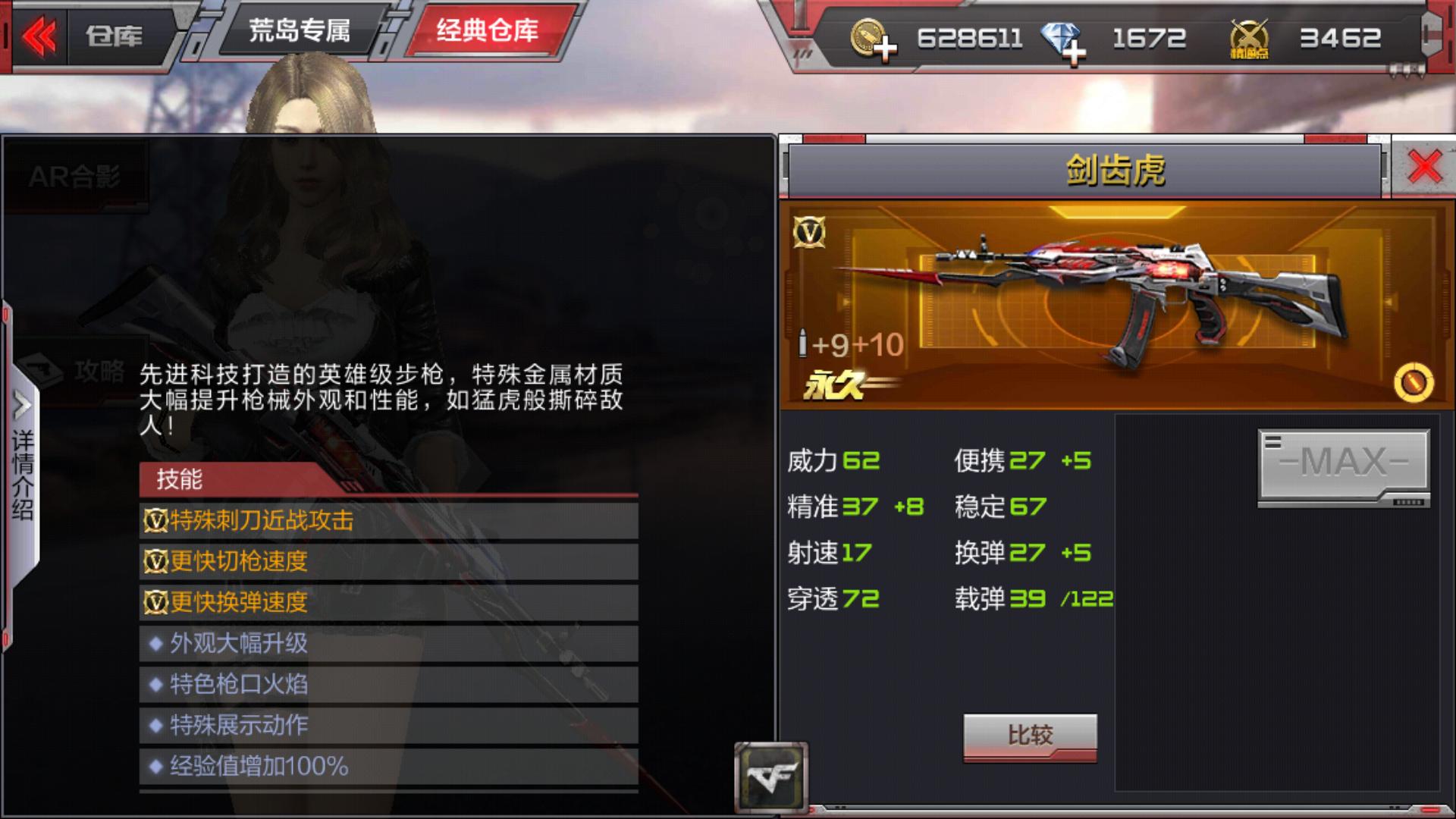1456x819 pixels.
Task: Switch to the 经典仓库 tab
Action: tap(487, 30)
